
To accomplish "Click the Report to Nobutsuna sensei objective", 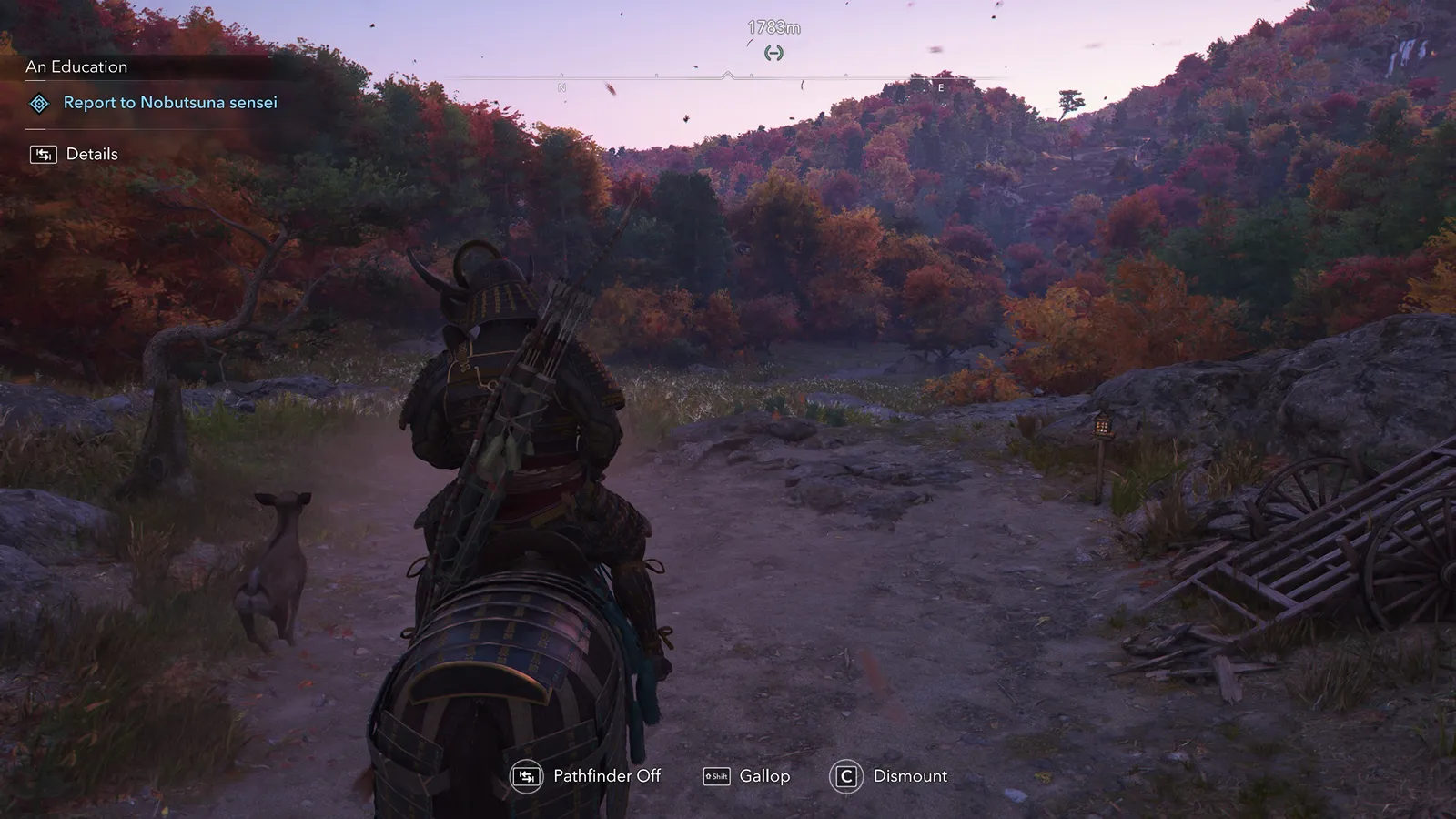I will (170, 103).
